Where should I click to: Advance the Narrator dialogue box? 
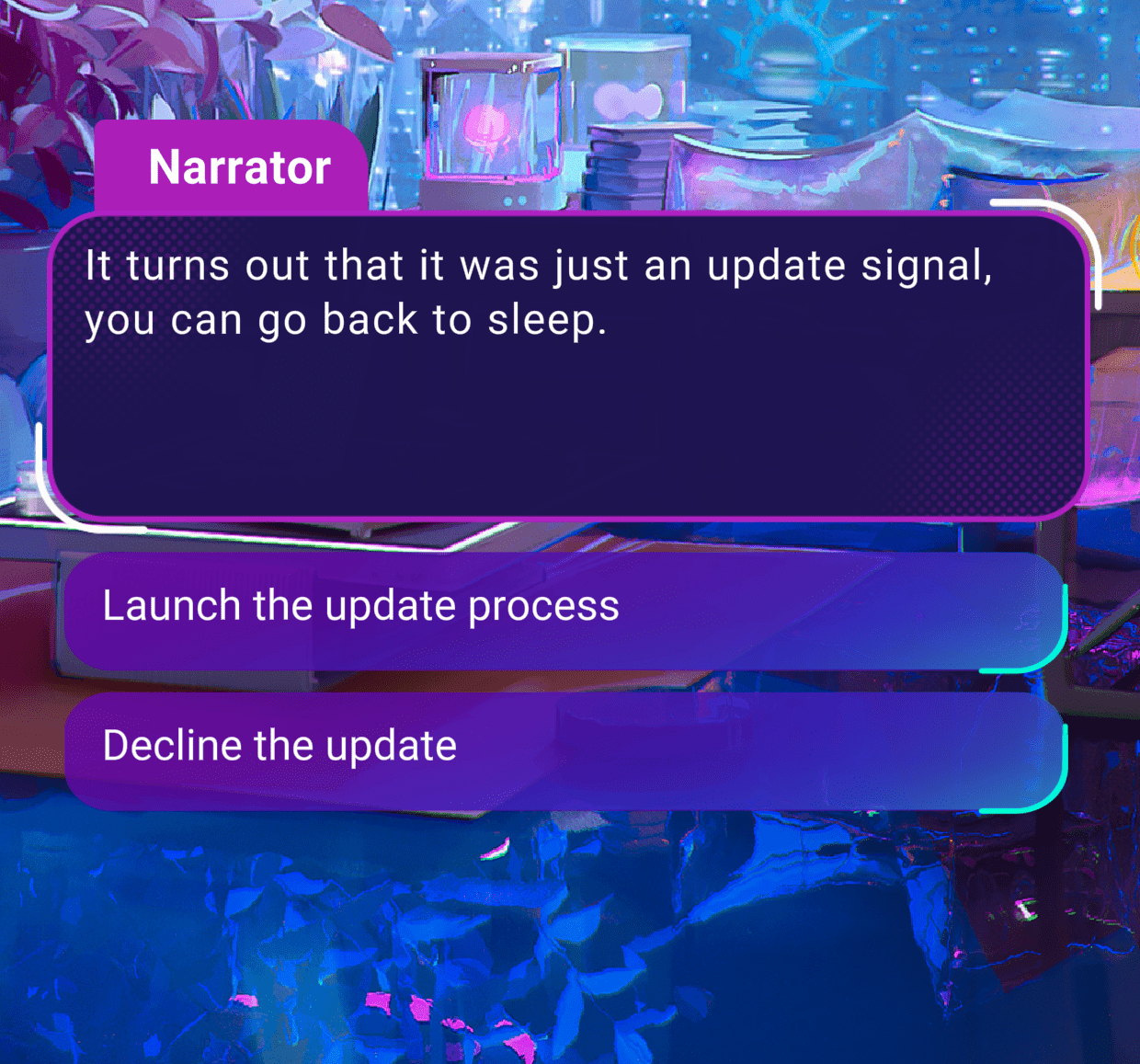click(x=568, y=368)
